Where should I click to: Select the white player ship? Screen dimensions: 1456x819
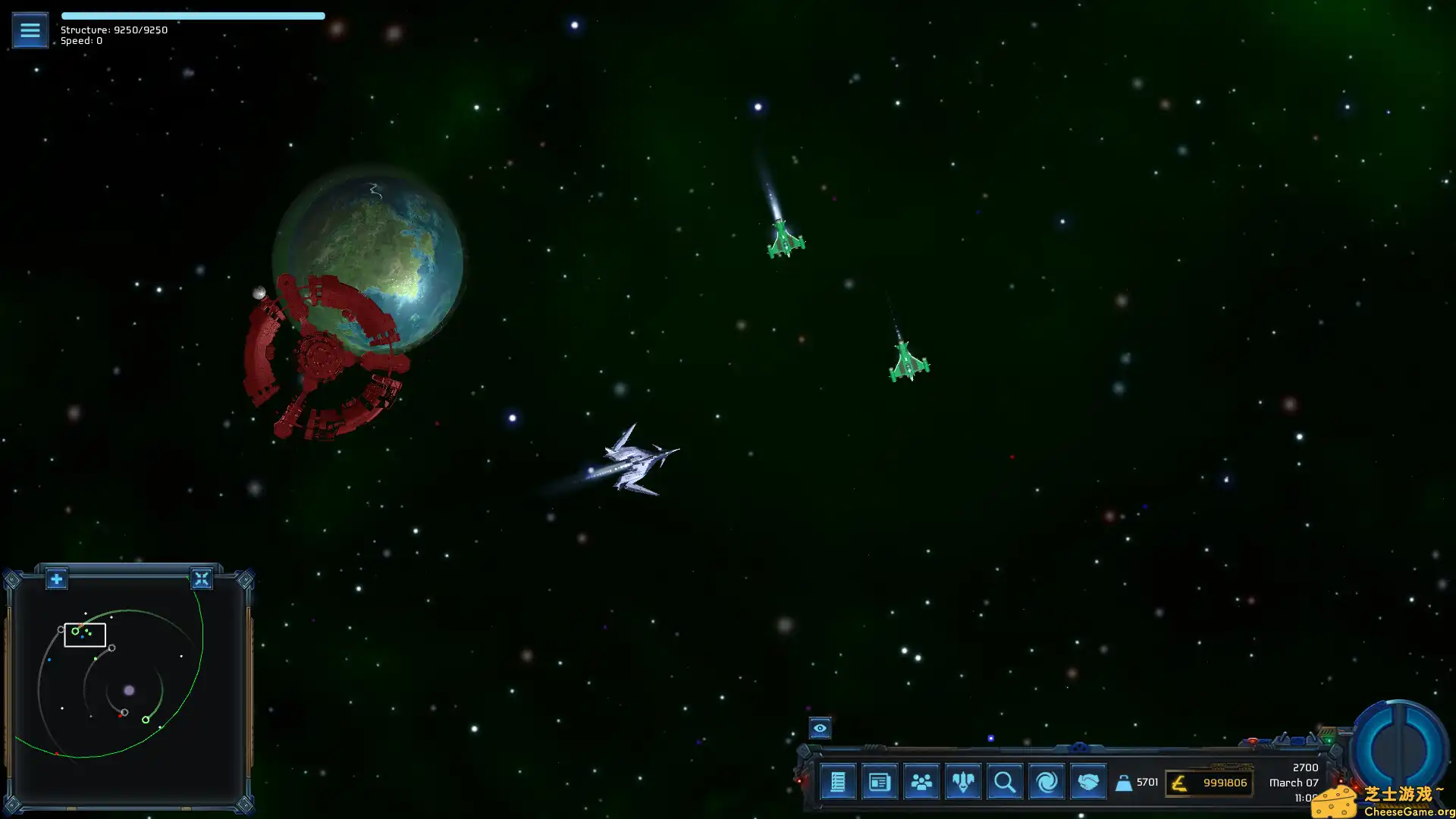(x=635, y=459)
